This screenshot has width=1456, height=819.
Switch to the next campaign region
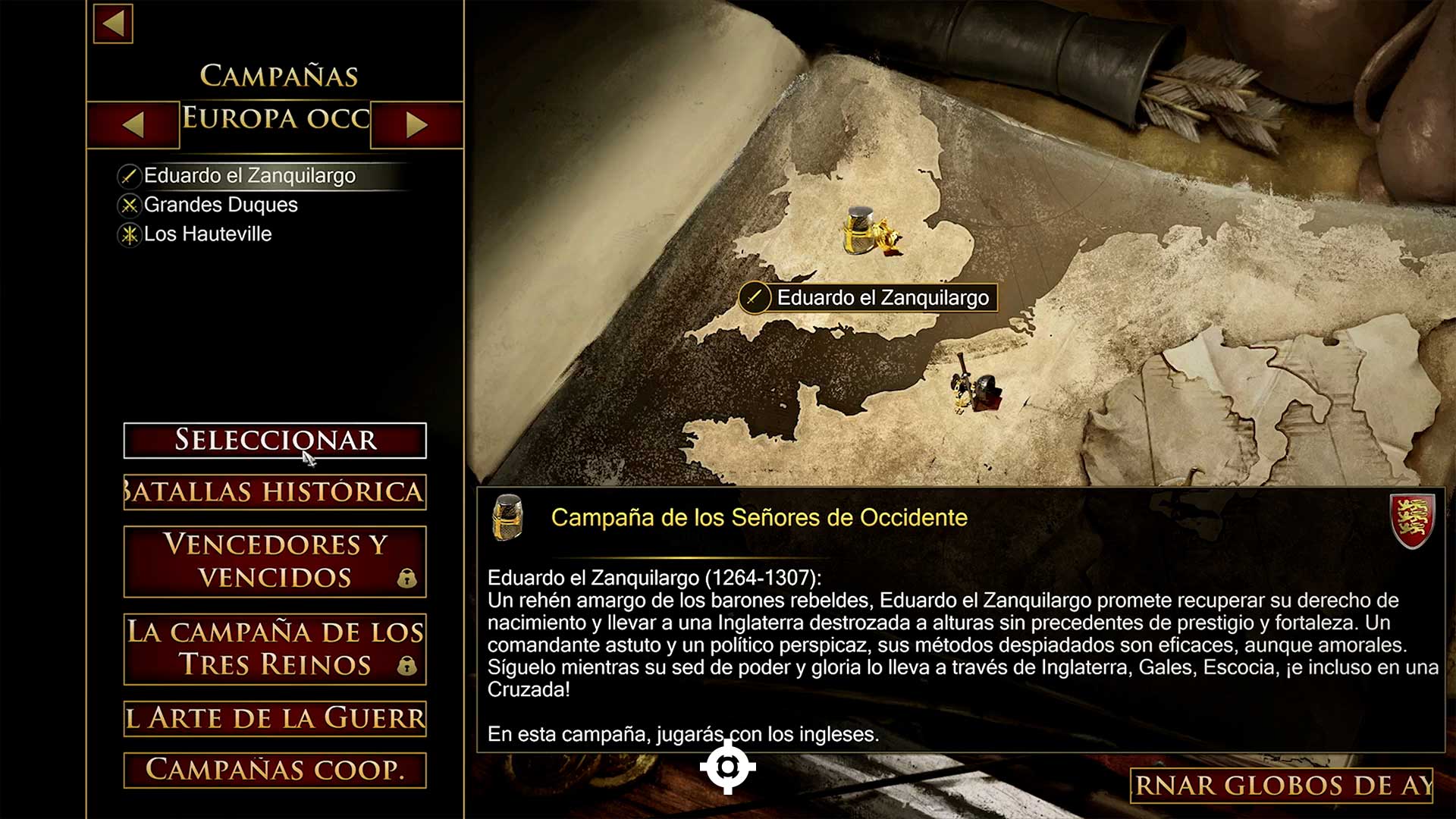tap(416, 124)
